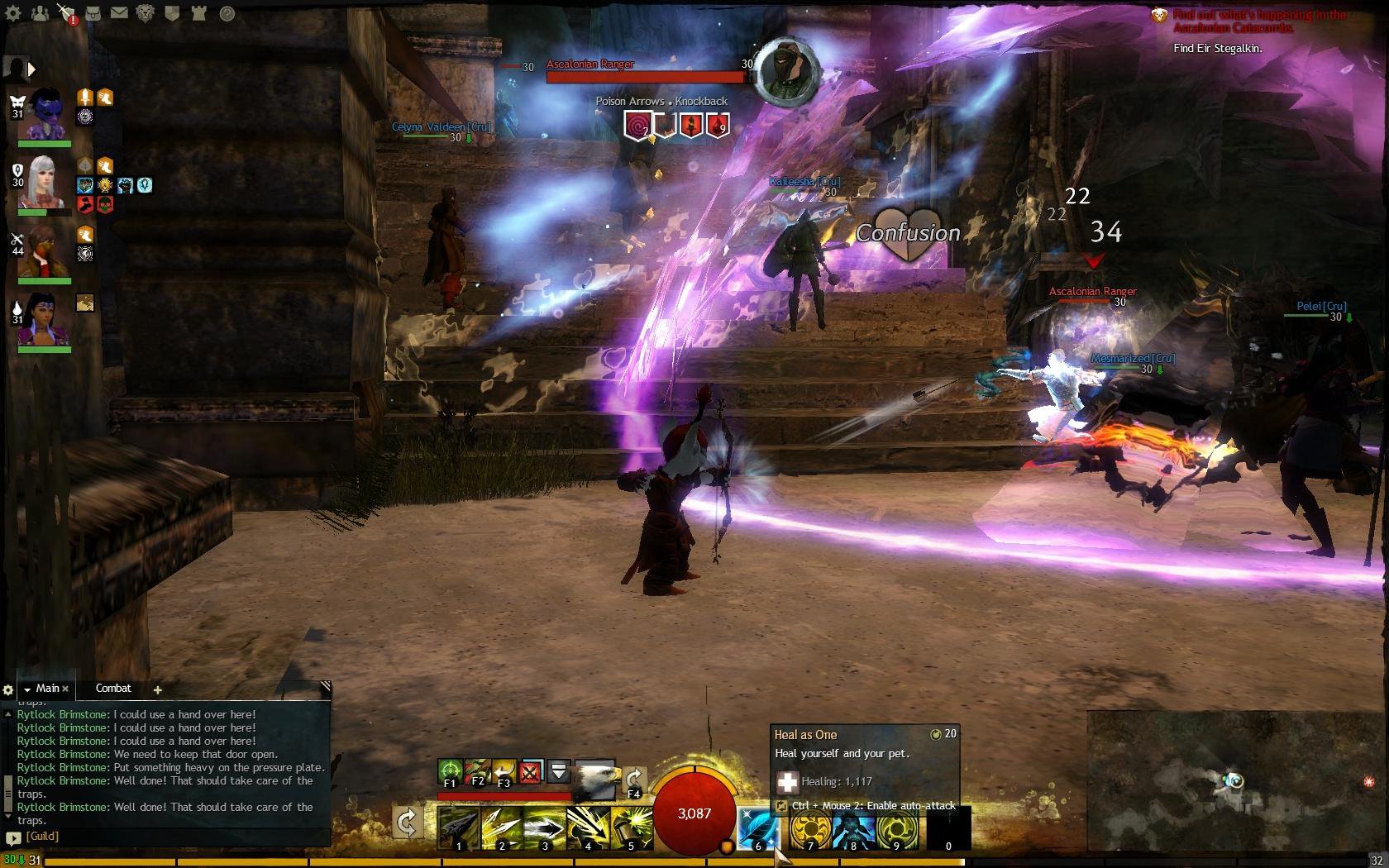Open the inventory bag icon
The height and width of the screenshot is (868, 1389).
coord(93,12)
